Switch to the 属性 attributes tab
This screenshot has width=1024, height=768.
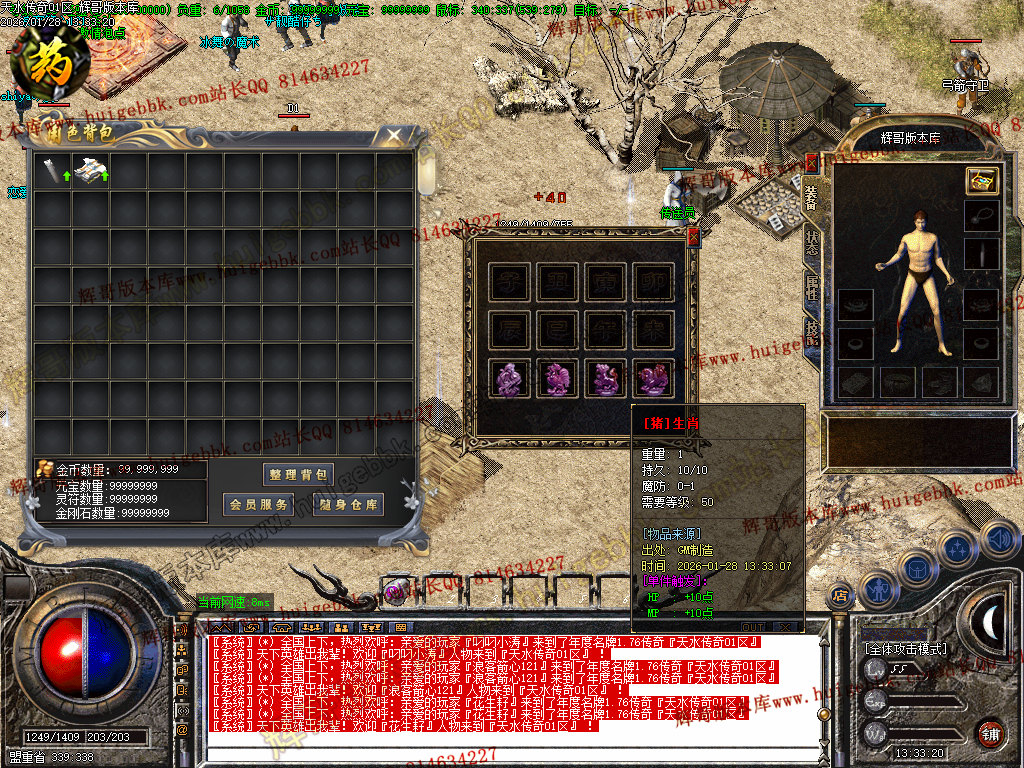(x=811, y=288)
